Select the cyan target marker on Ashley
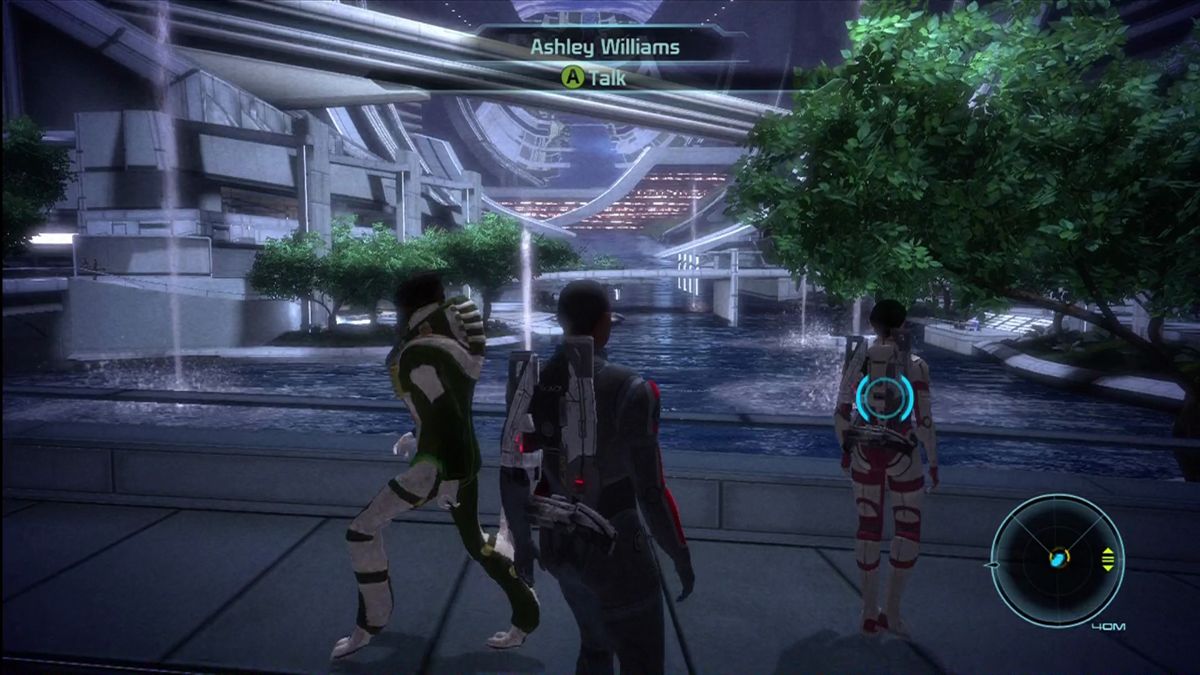This screenshot has height=675, width=1200. (x=885, y=397)
